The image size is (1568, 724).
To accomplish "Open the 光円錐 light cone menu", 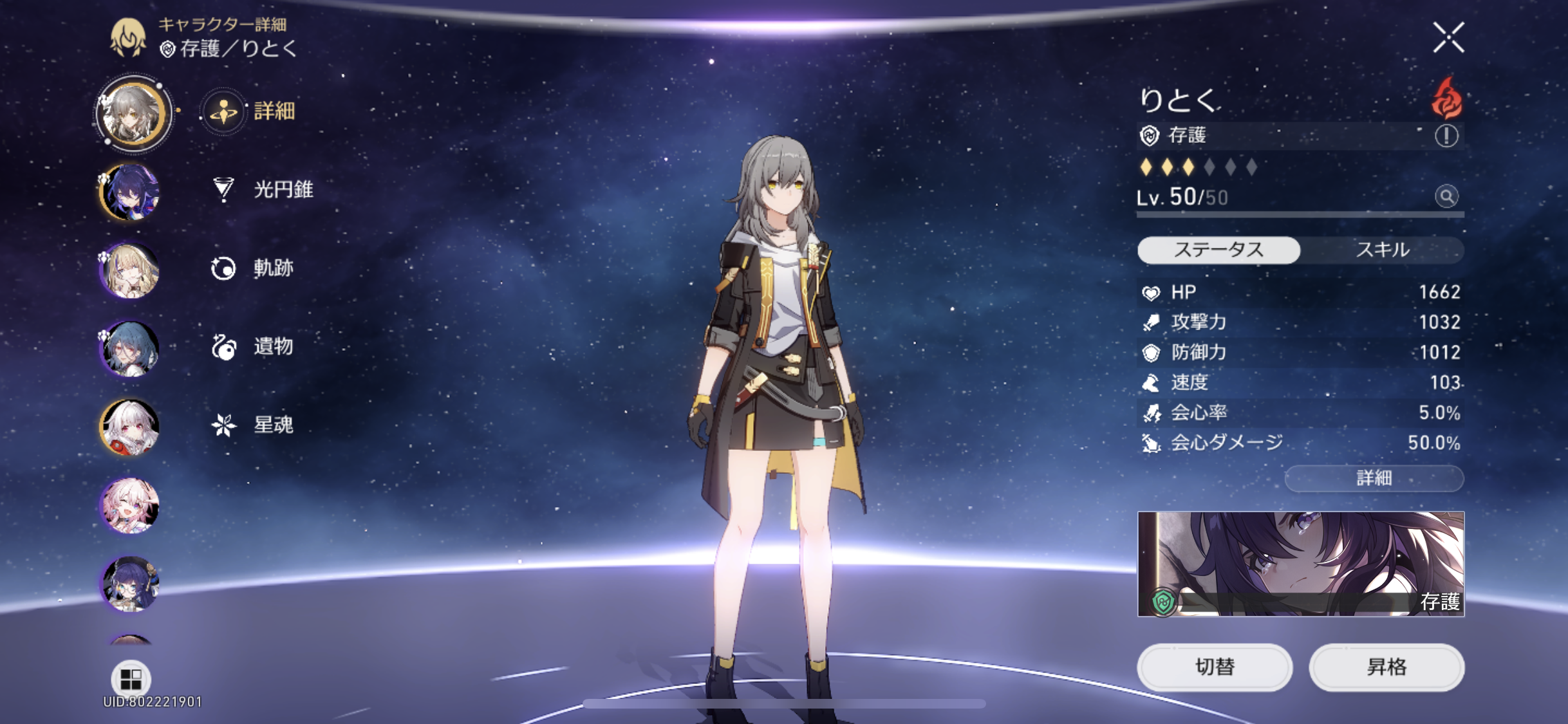I will (264, 189).
